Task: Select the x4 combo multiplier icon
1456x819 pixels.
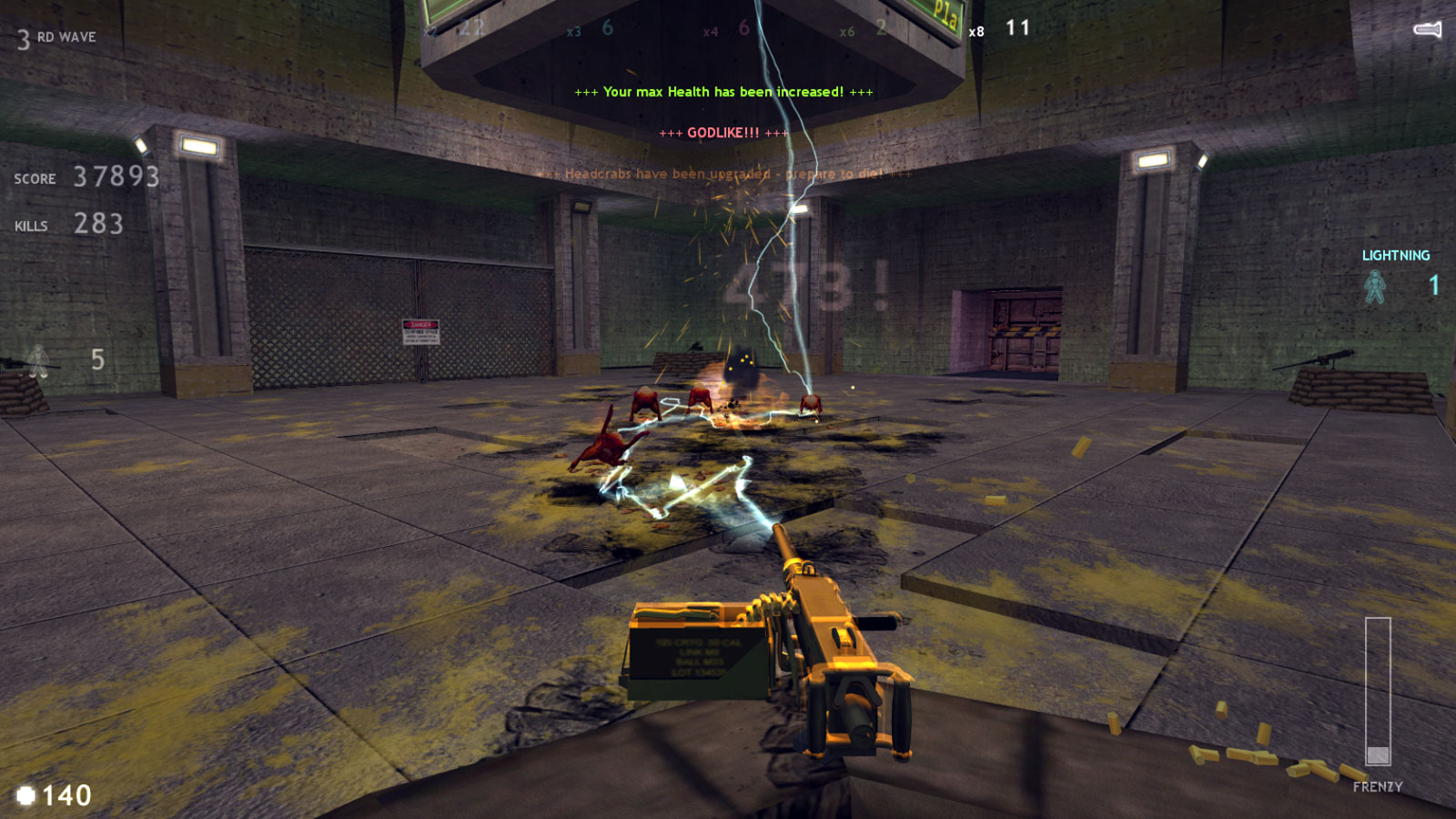Action: coord(711,30)
